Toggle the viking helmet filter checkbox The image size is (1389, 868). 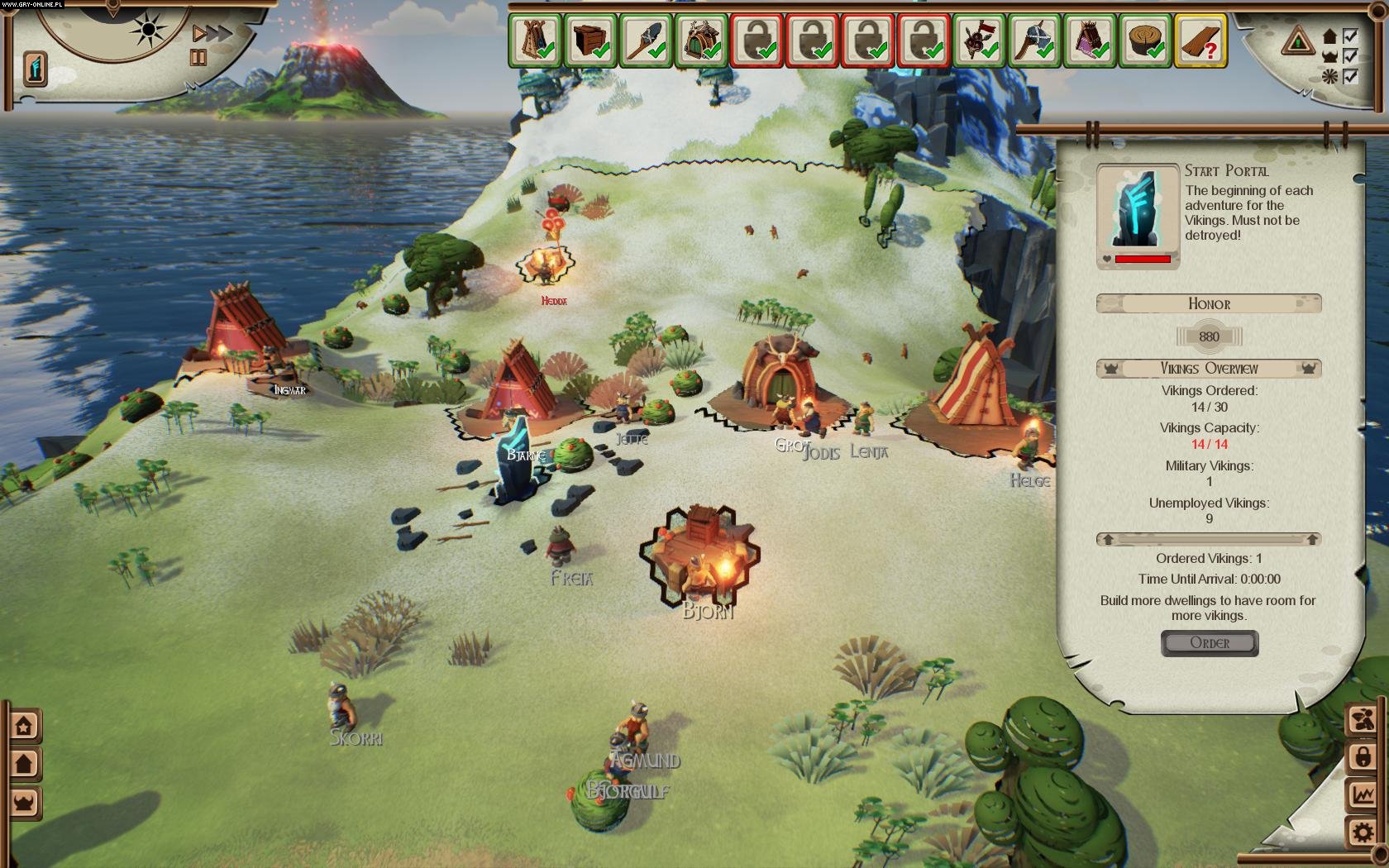pyautogui.click(x=1350, y=56)
